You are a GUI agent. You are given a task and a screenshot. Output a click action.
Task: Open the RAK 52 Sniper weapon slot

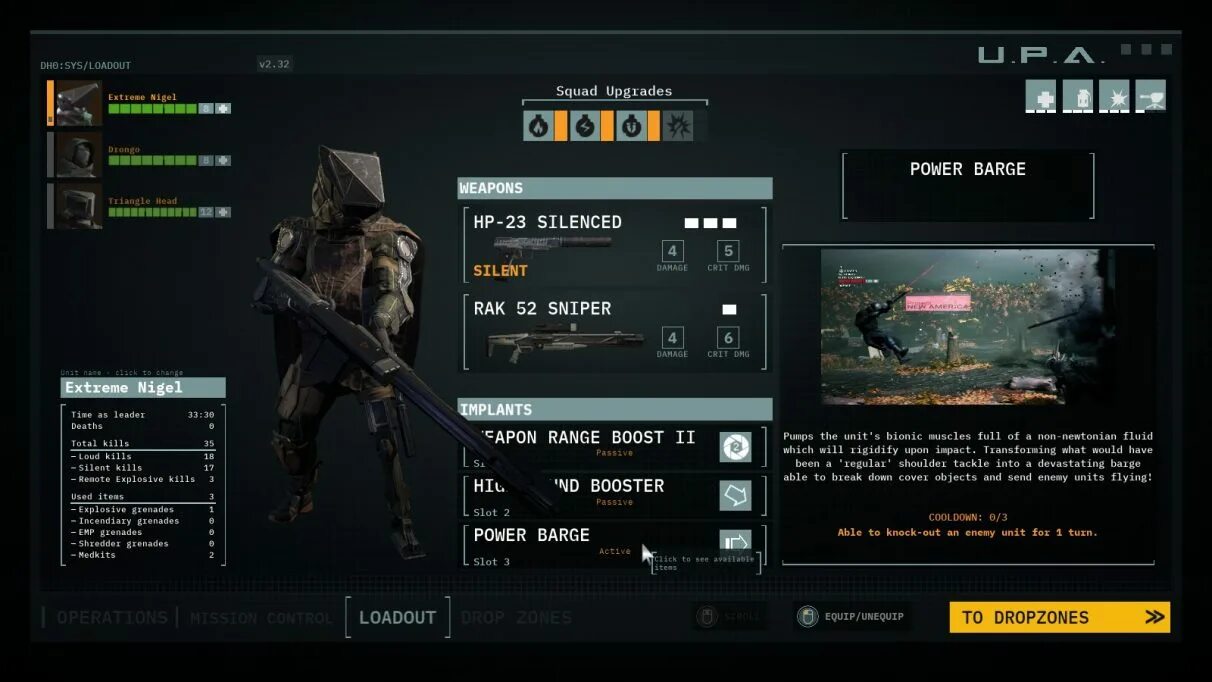(614, 332)
